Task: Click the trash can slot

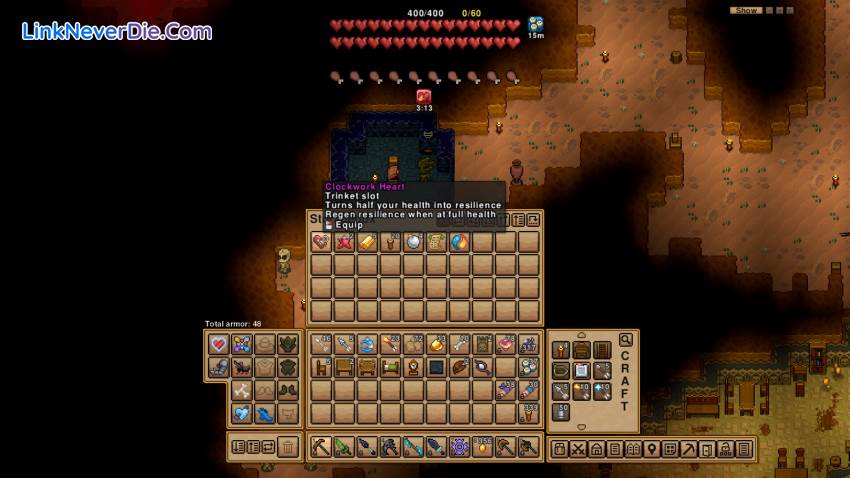Action: (x=288, y=447)
